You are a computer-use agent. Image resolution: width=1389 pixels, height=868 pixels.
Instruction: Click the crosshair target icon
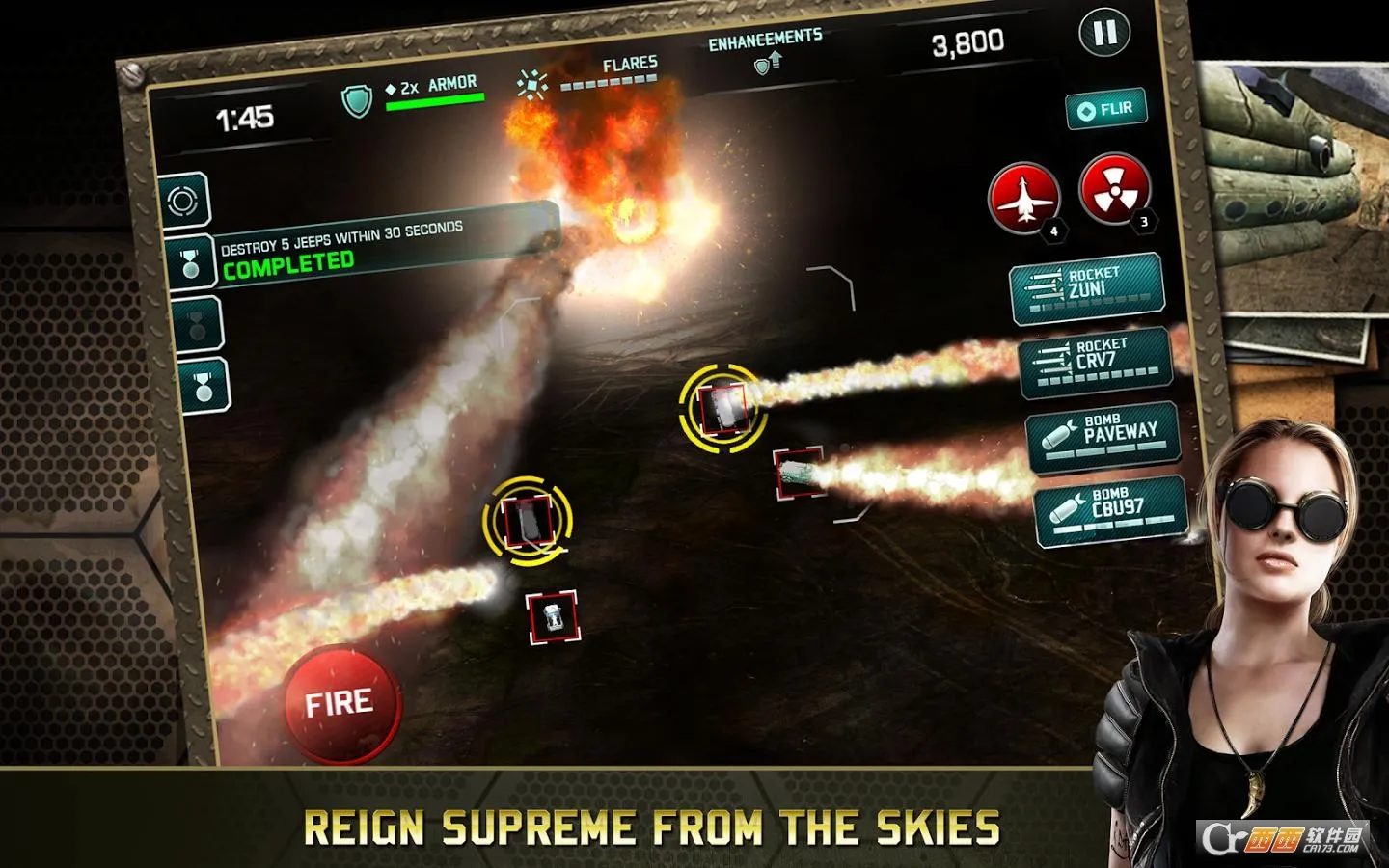coord(183,201)
